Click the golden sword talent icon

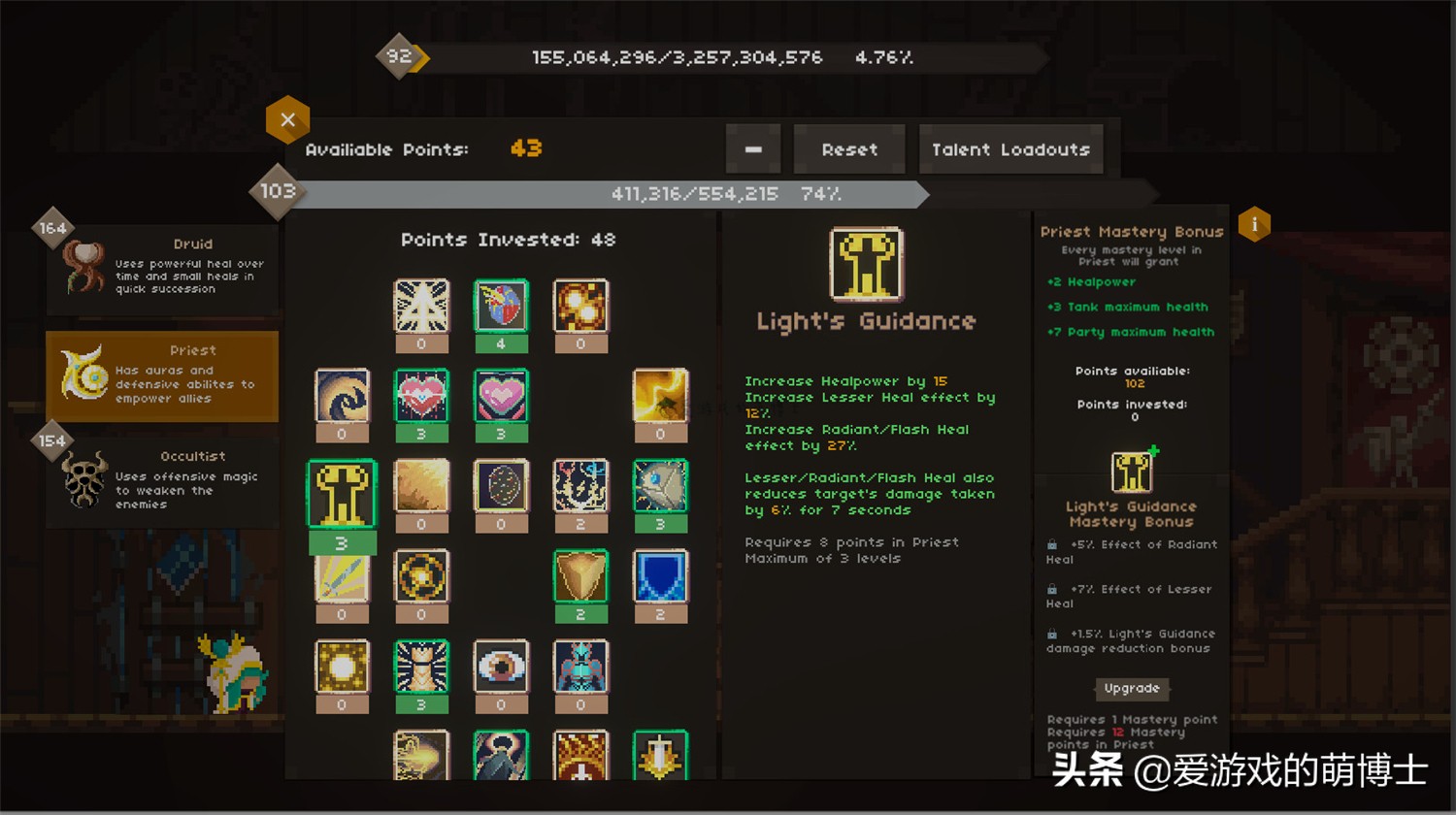(x=342, y=576)
